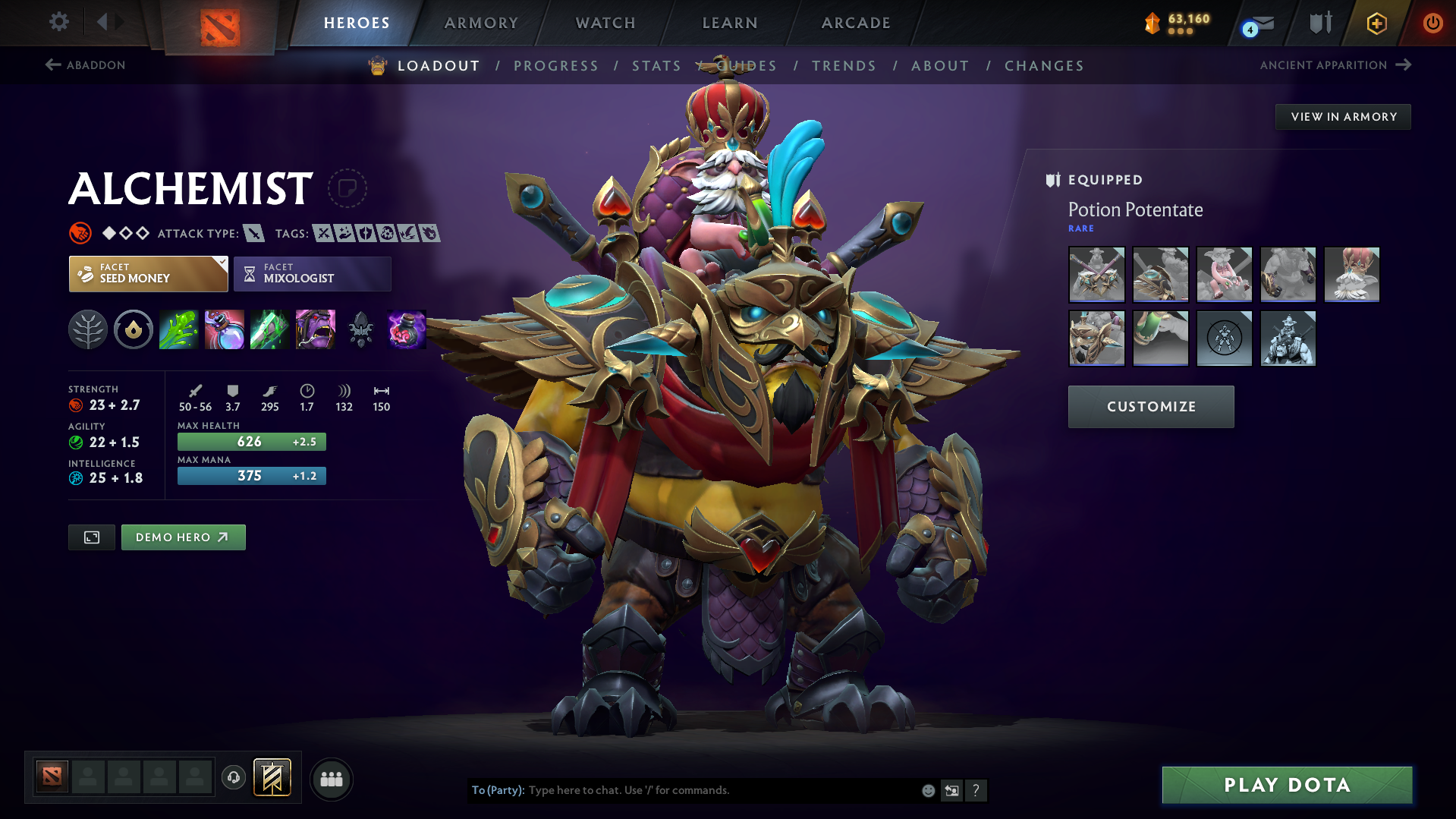Select the first Potion Potentate item thumbnail
The width and height of the screenshot is (1456, 819).
click(1096, 275)
